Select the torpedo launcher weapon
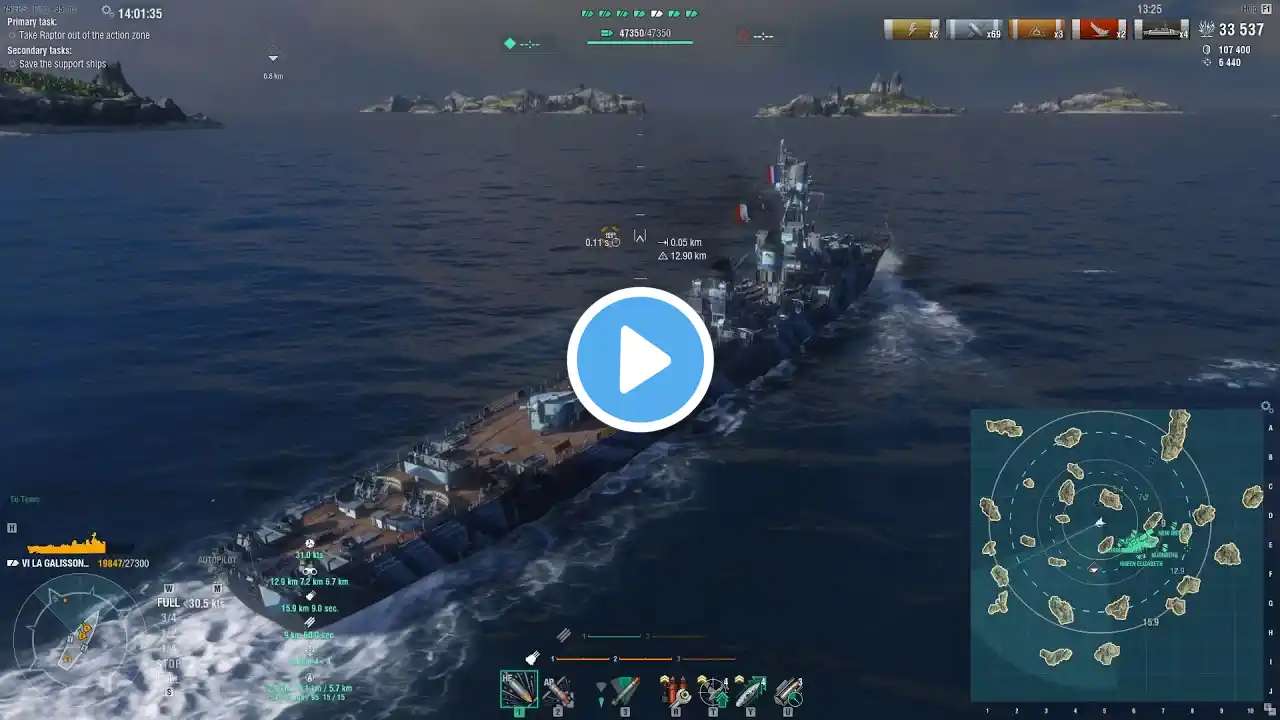This screenshot has height=720, width=1280. pyautogui.click(x=624, y=690)
